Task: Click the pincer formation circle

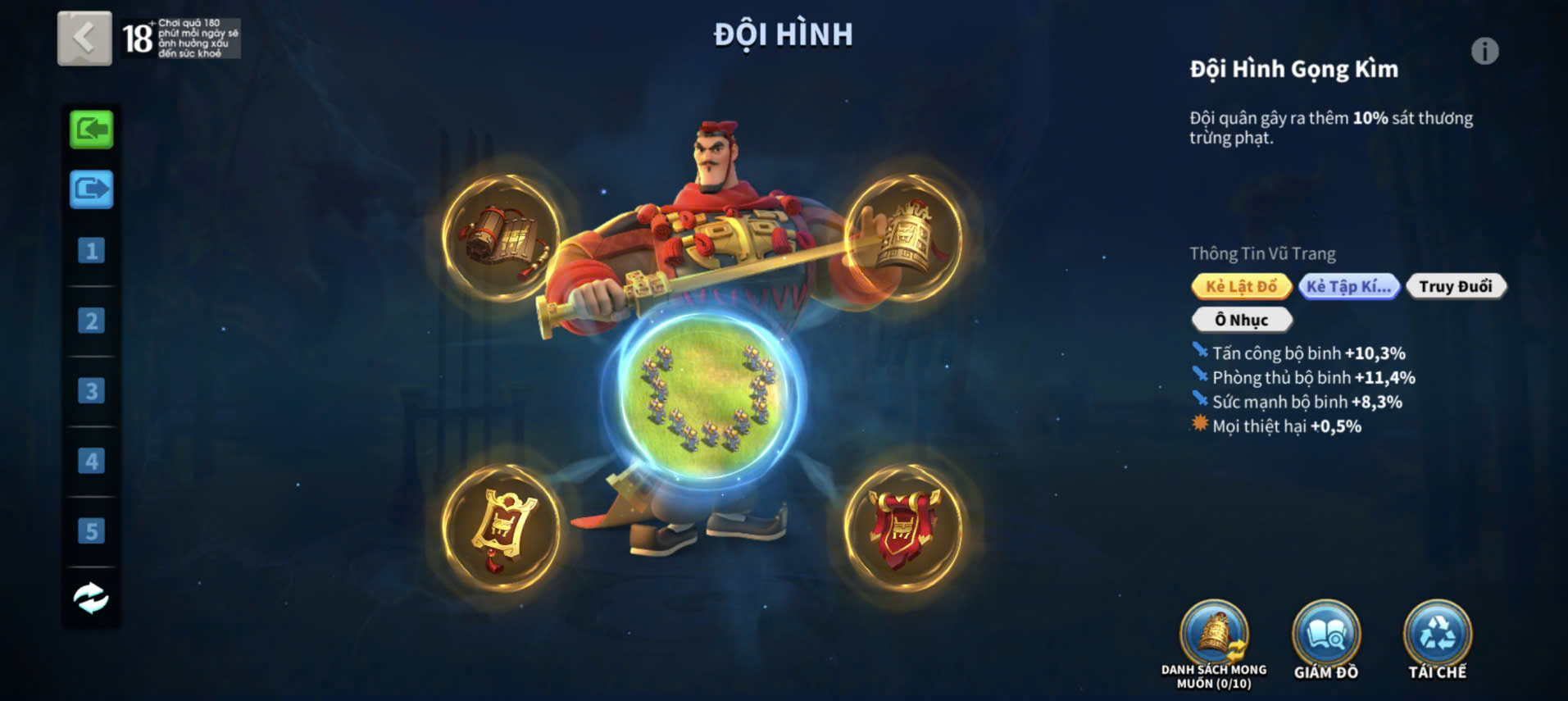Action: (705, 395)
